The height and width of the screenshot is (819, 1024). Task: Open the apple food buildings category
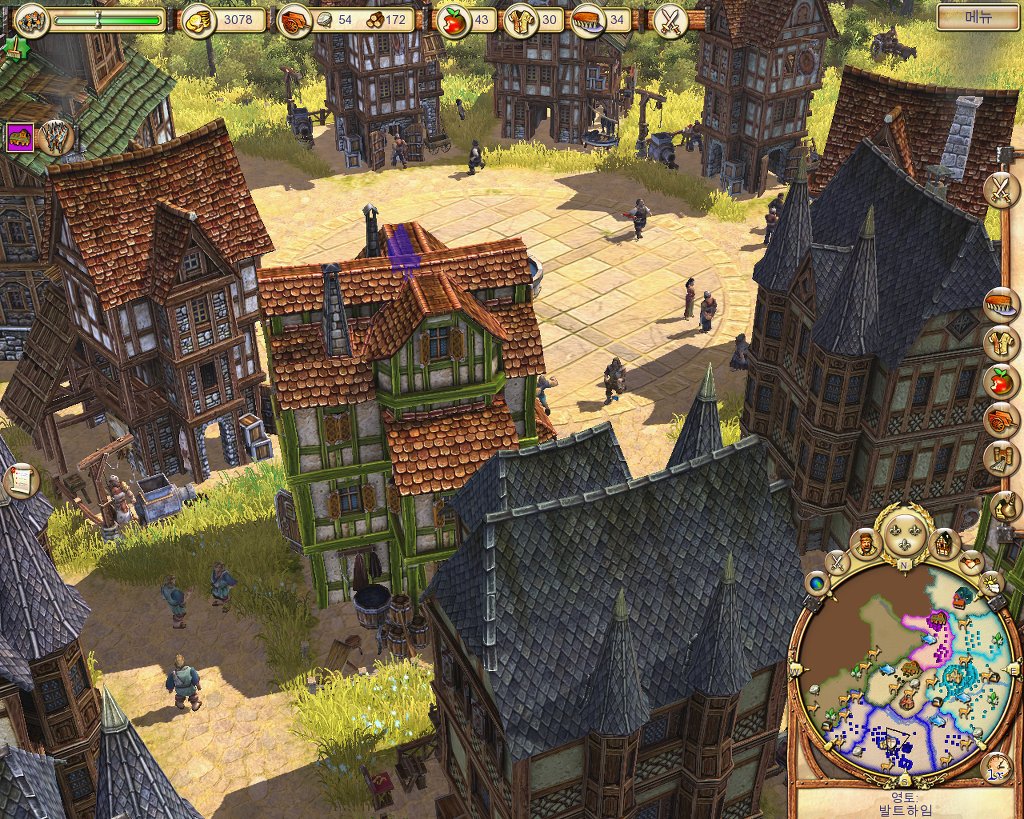coord(1000,381)
